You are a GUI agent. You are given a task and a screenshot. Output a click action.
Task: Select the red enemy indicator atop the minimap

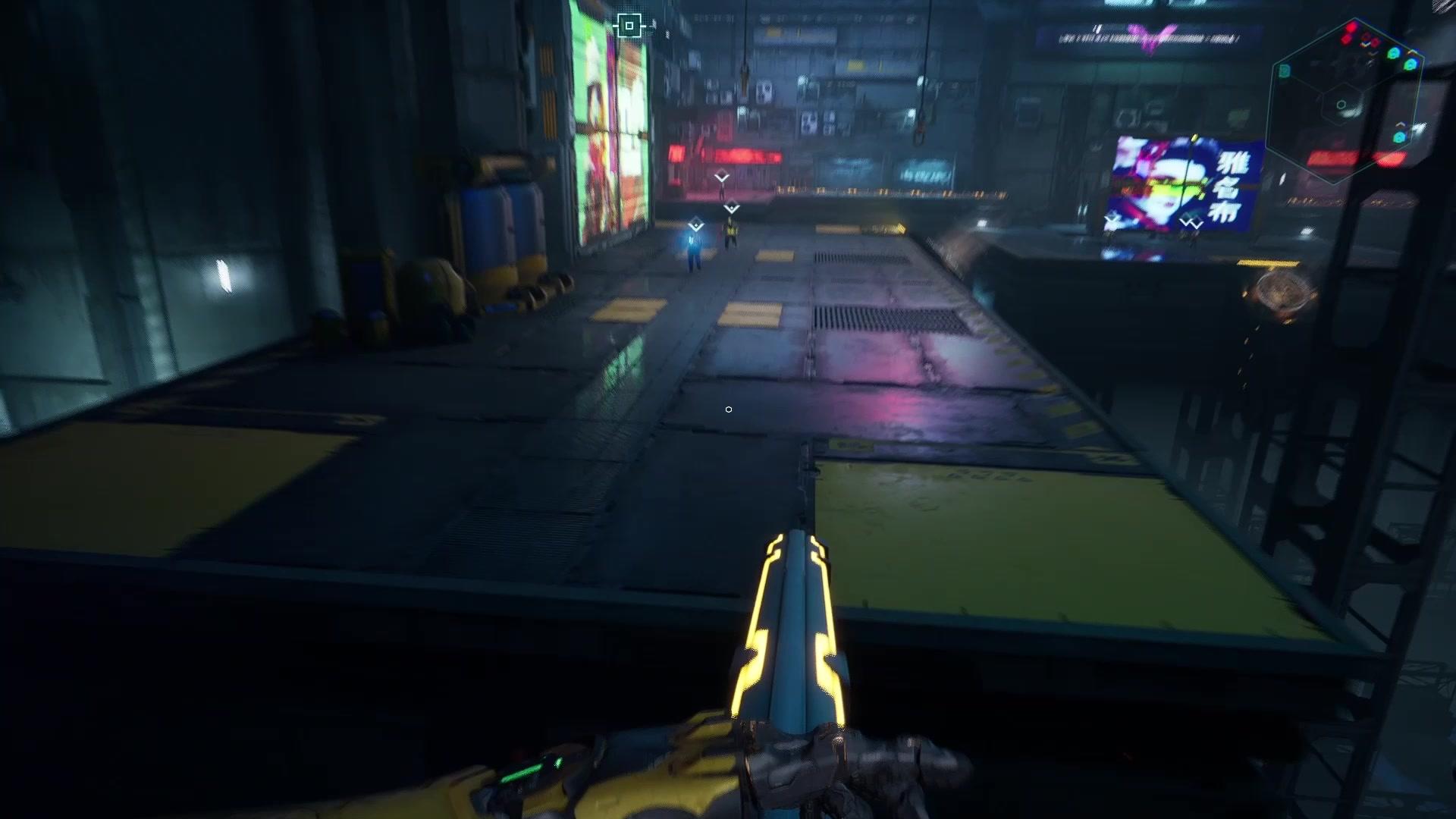pyautogui.click(x=1350, y=30)
